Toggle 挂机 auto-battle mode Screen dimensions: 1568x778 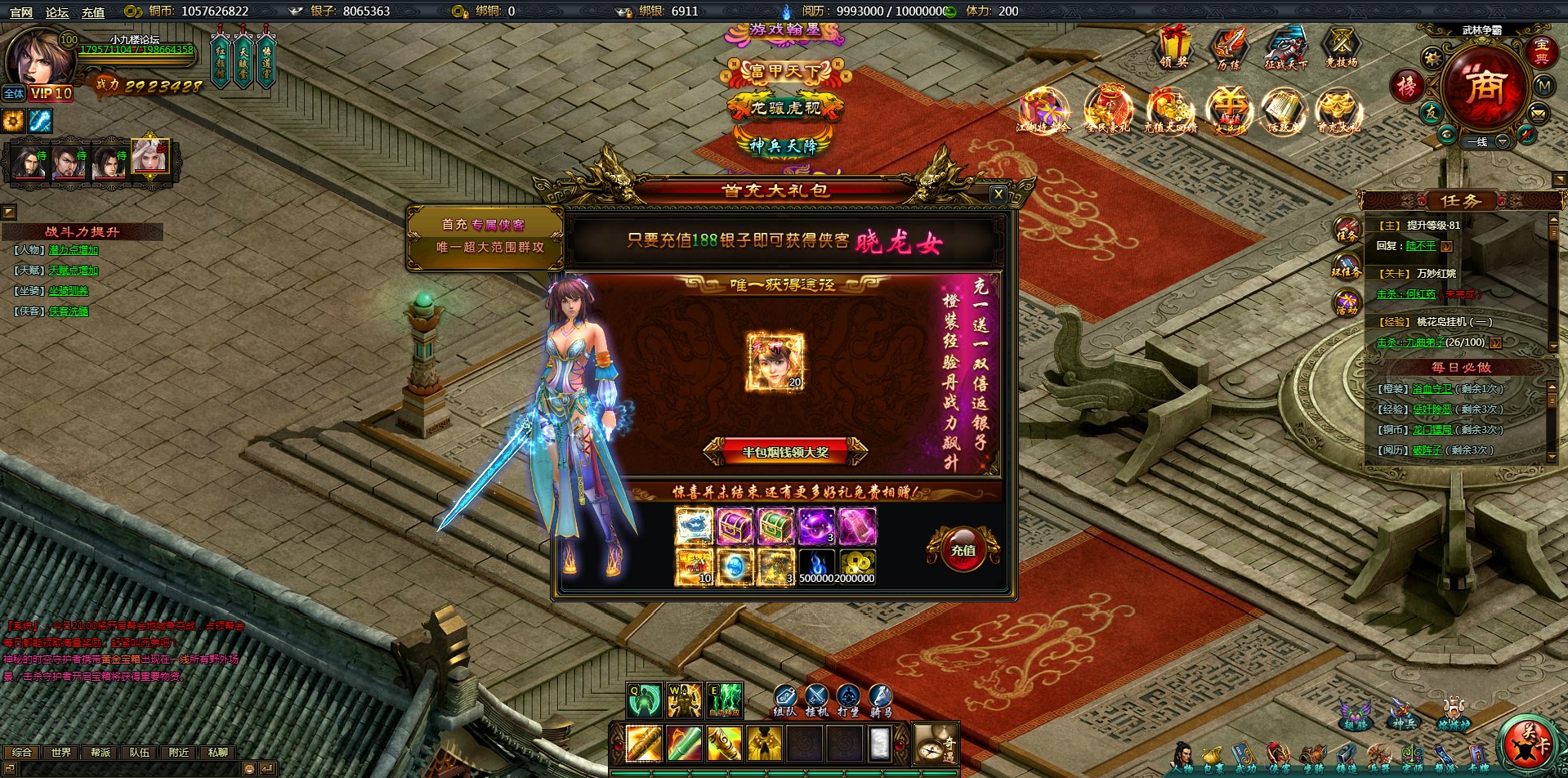click(x=816, y=700)
